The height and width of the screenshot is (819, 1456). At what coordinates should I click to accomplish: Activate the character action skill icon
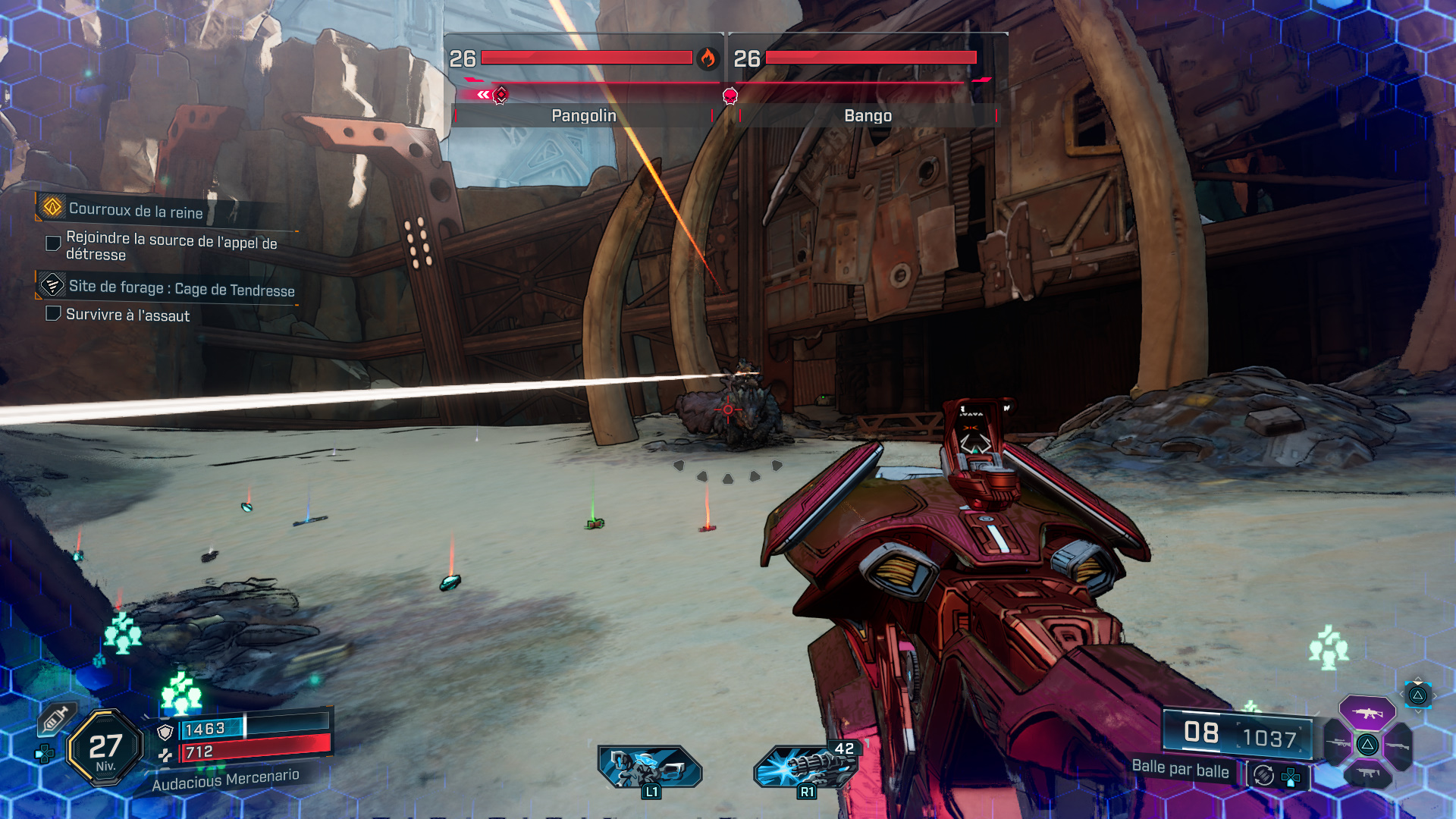(649, 766)
